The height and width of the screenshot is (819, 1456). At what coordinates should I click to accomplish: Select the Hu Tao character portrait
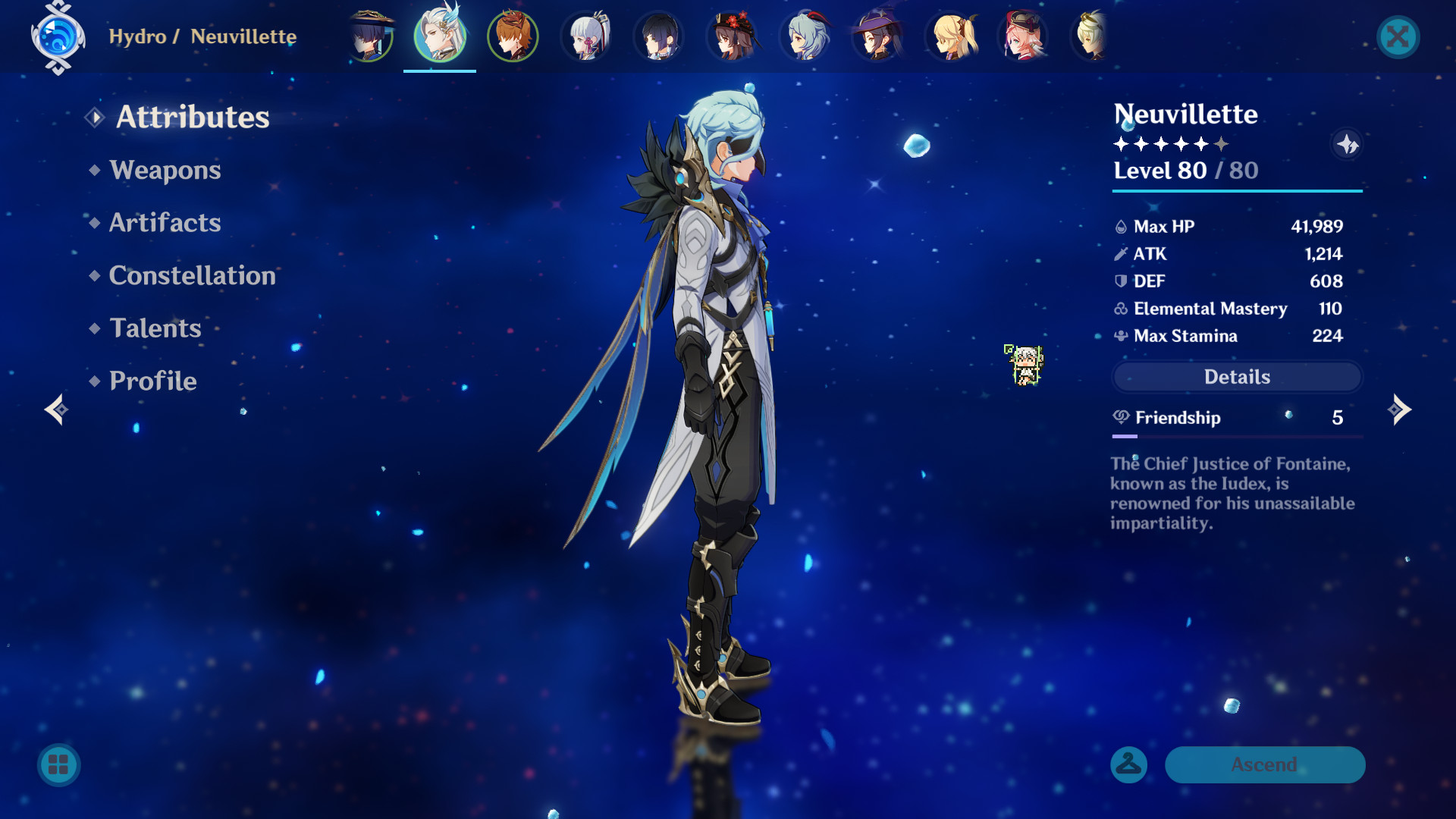click(x=731, y=36)
